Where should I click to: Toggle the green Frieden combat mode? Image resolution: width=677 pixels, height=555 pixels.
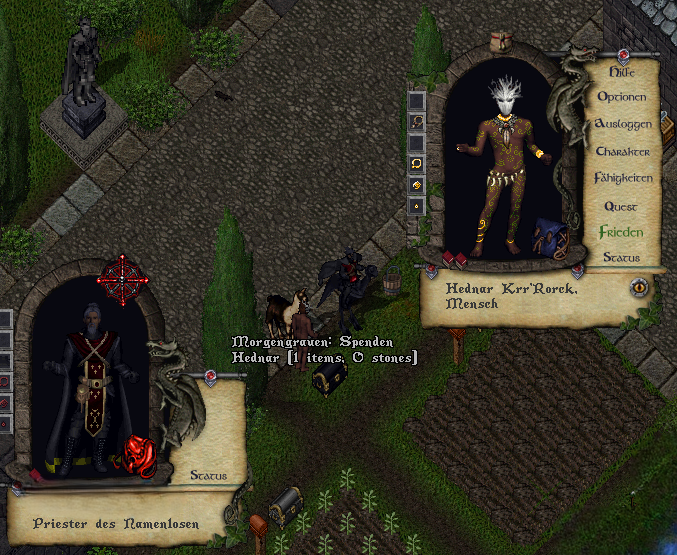pos(621,232)
